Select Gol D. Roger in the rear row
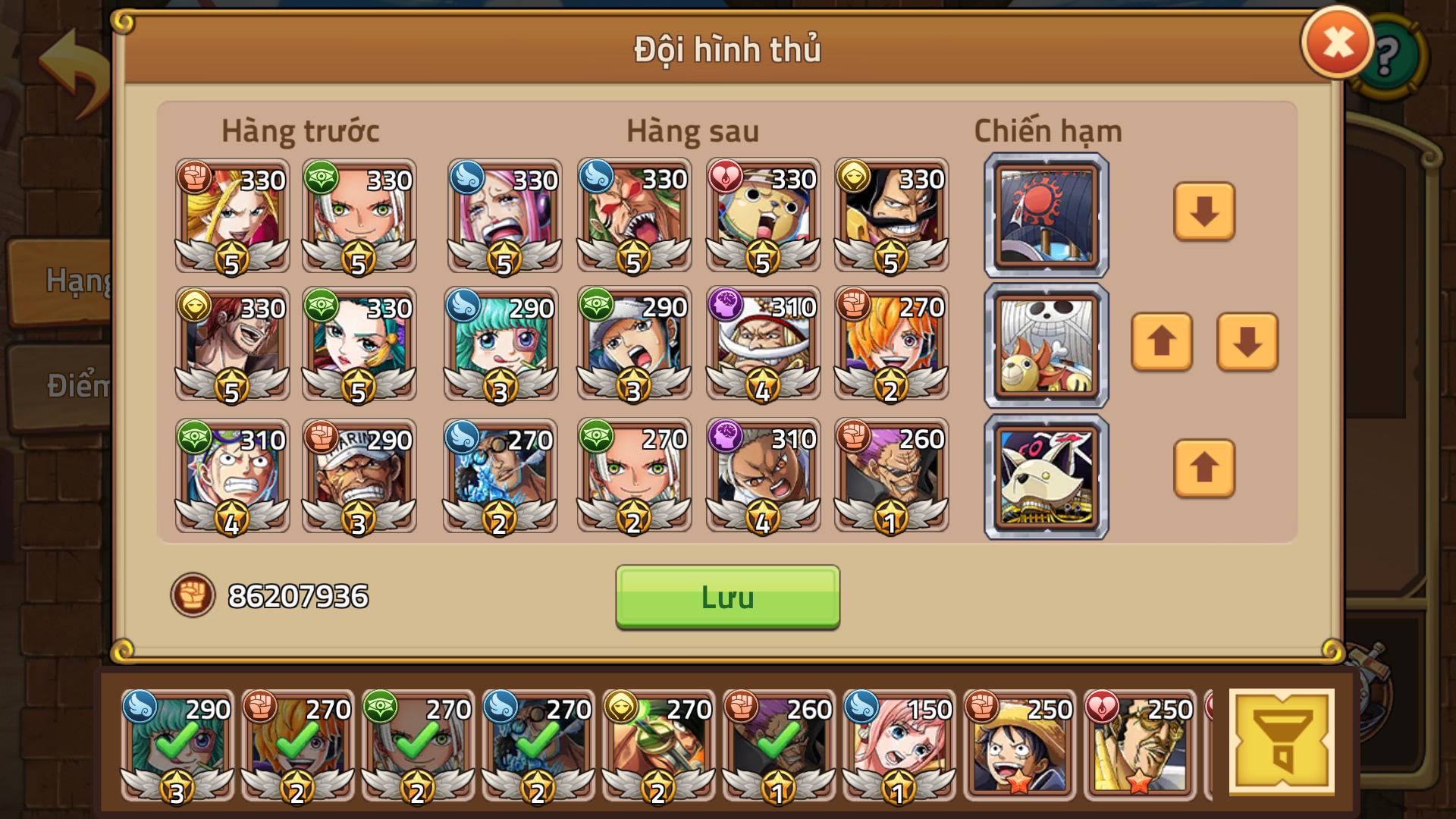This screenshot has width=1456, height=819. 891,216
